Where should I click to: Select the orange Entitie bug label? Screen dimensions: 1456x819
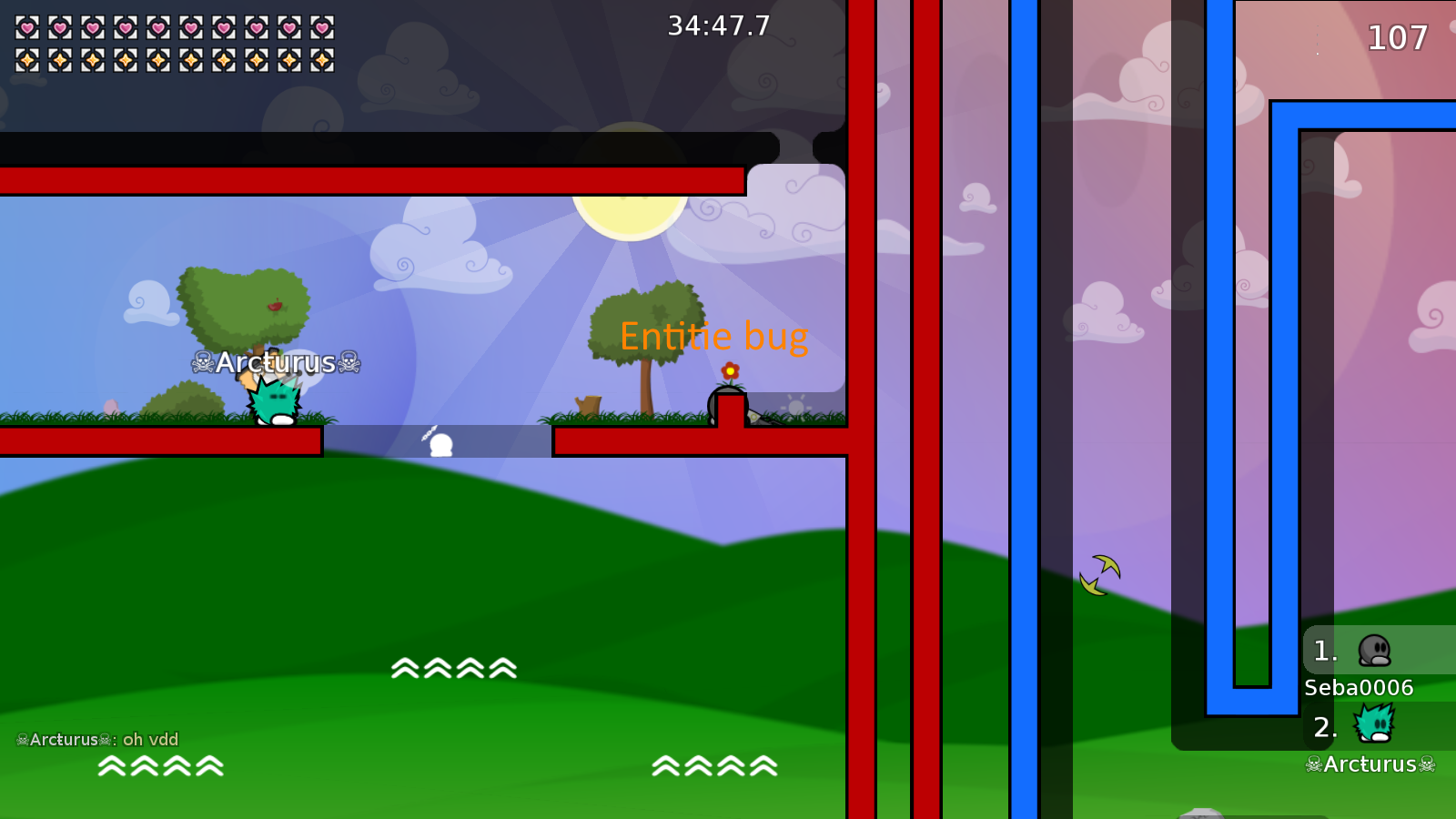click(x=713, y=337)
